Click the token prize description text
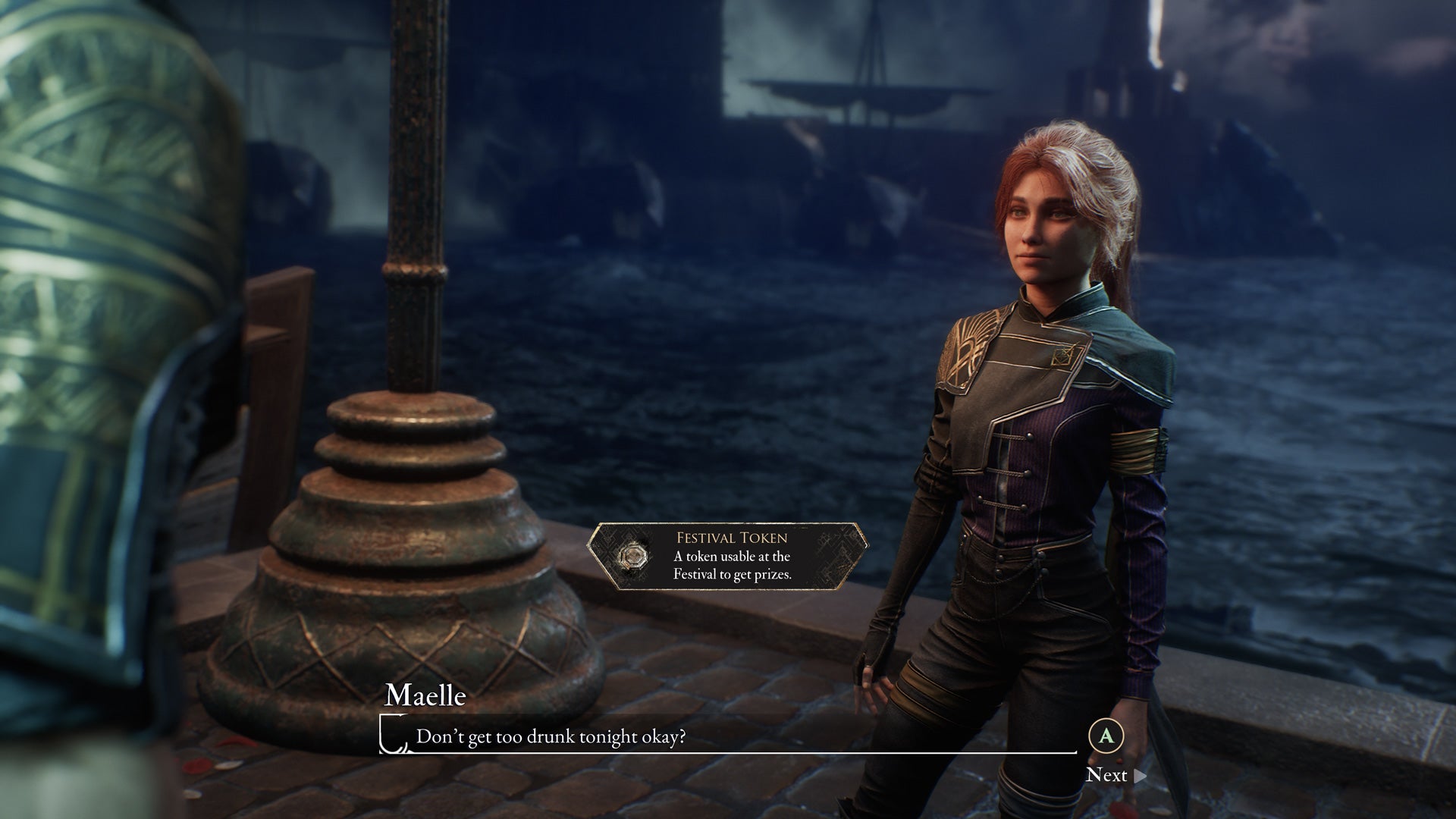The width and height of the screenshot is (1456, 819). (734, 569)
